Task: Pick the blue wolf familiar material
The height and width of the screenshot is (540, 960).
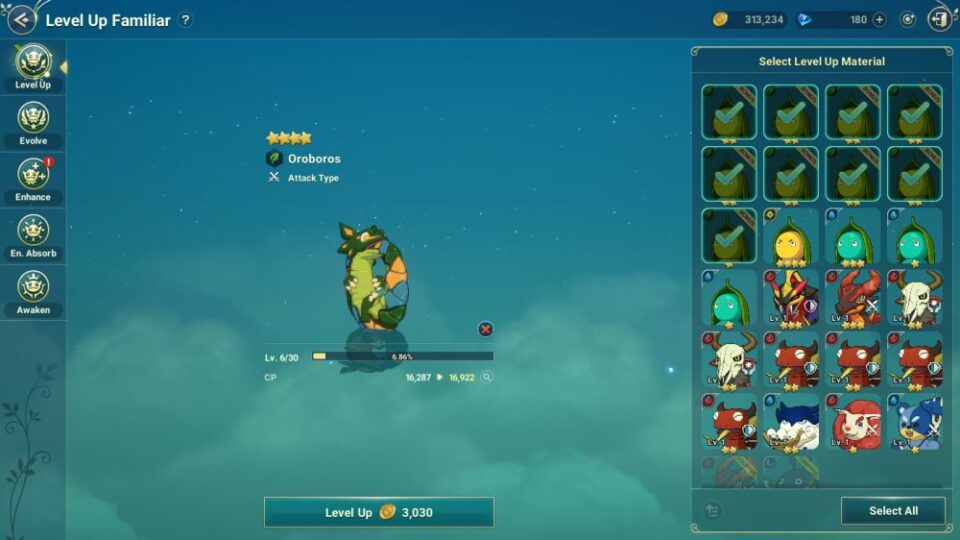Action: click(x=791, y=421)
